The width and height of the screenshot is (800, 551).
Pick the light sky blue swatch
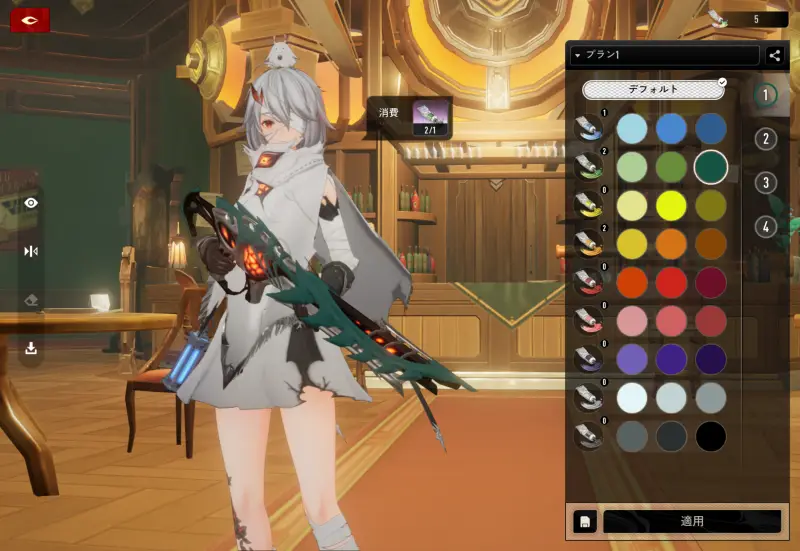pyautogui.click(x=632, y=128)
